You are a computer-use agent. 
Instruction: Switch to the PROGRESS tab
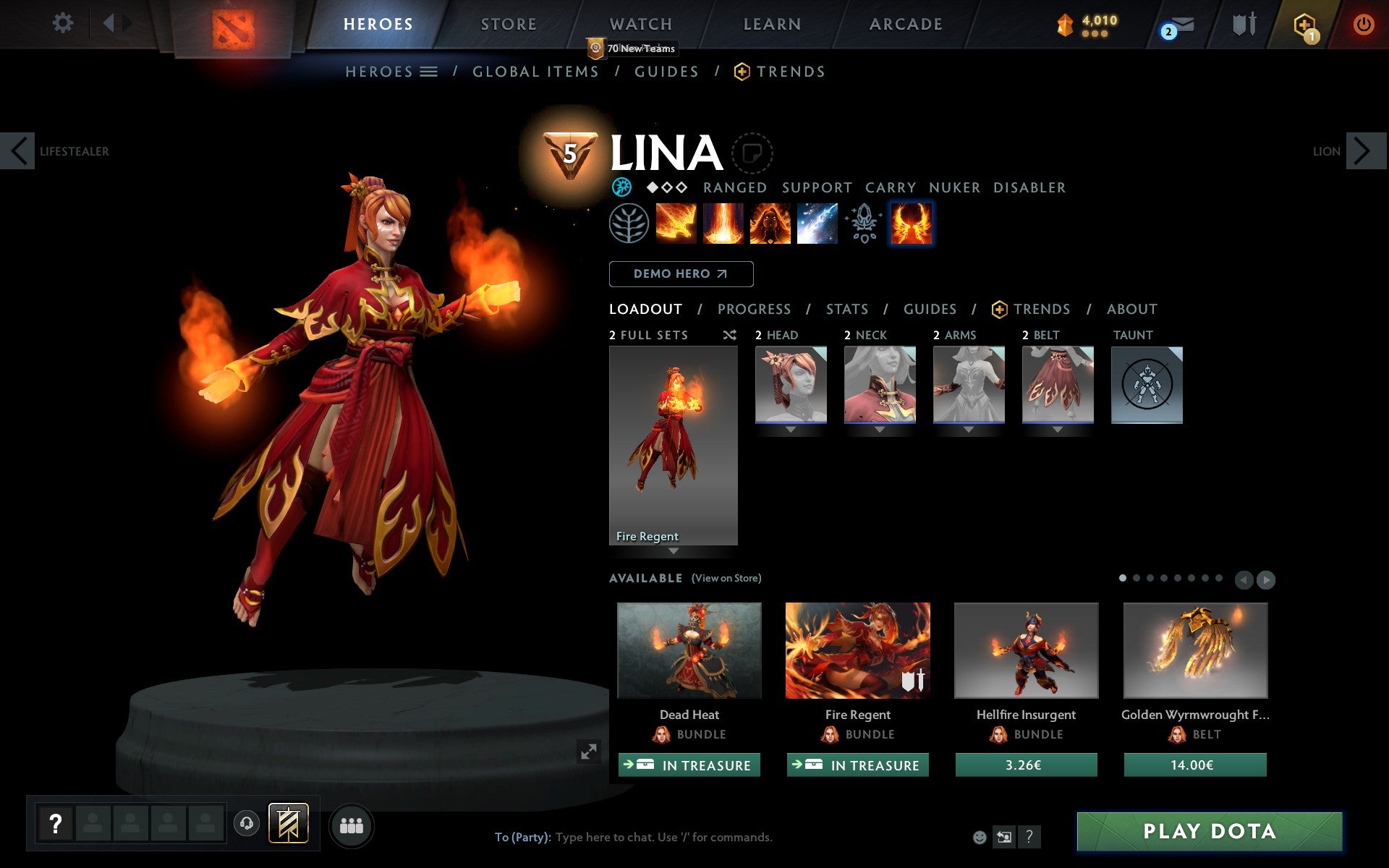(754, 309)
